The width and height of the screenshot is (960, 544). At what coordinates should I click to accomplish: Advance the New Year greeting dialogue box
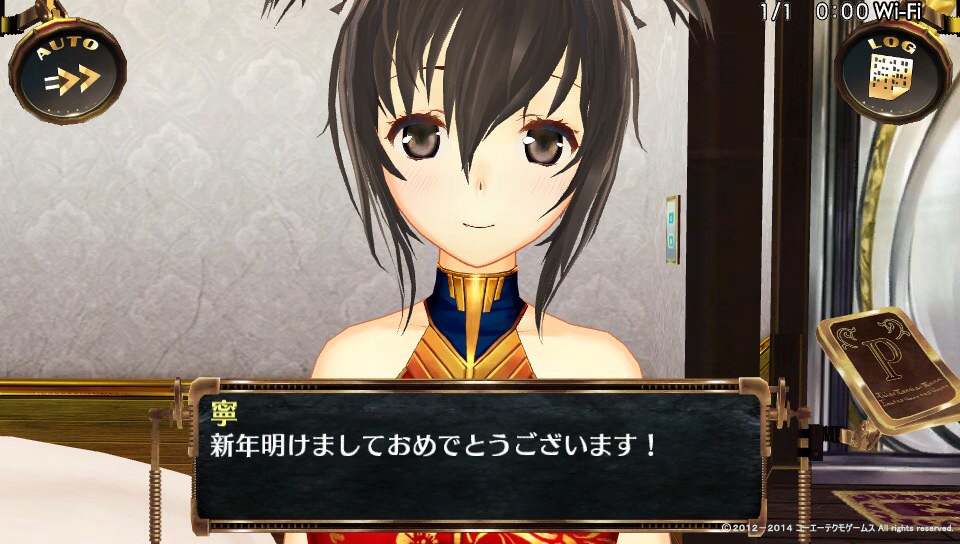pos(478,455)
